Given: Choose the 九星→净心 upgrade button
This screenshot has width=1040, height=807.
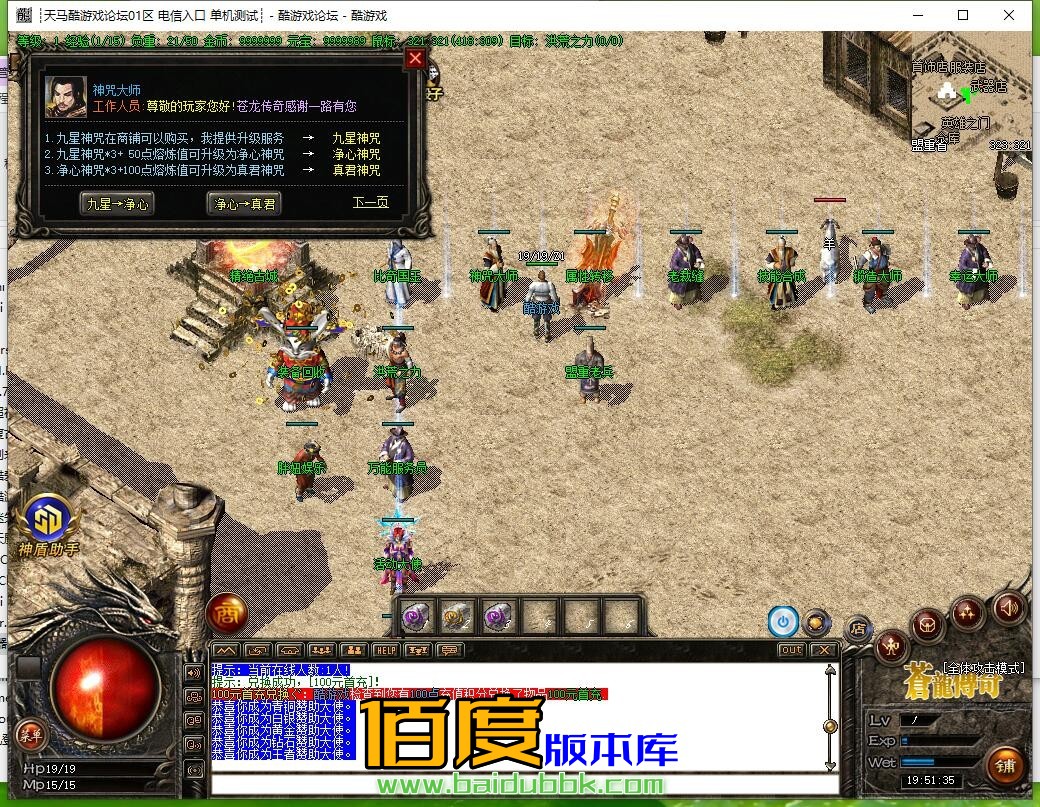Looking at the screenshot, I should (118, 203).
